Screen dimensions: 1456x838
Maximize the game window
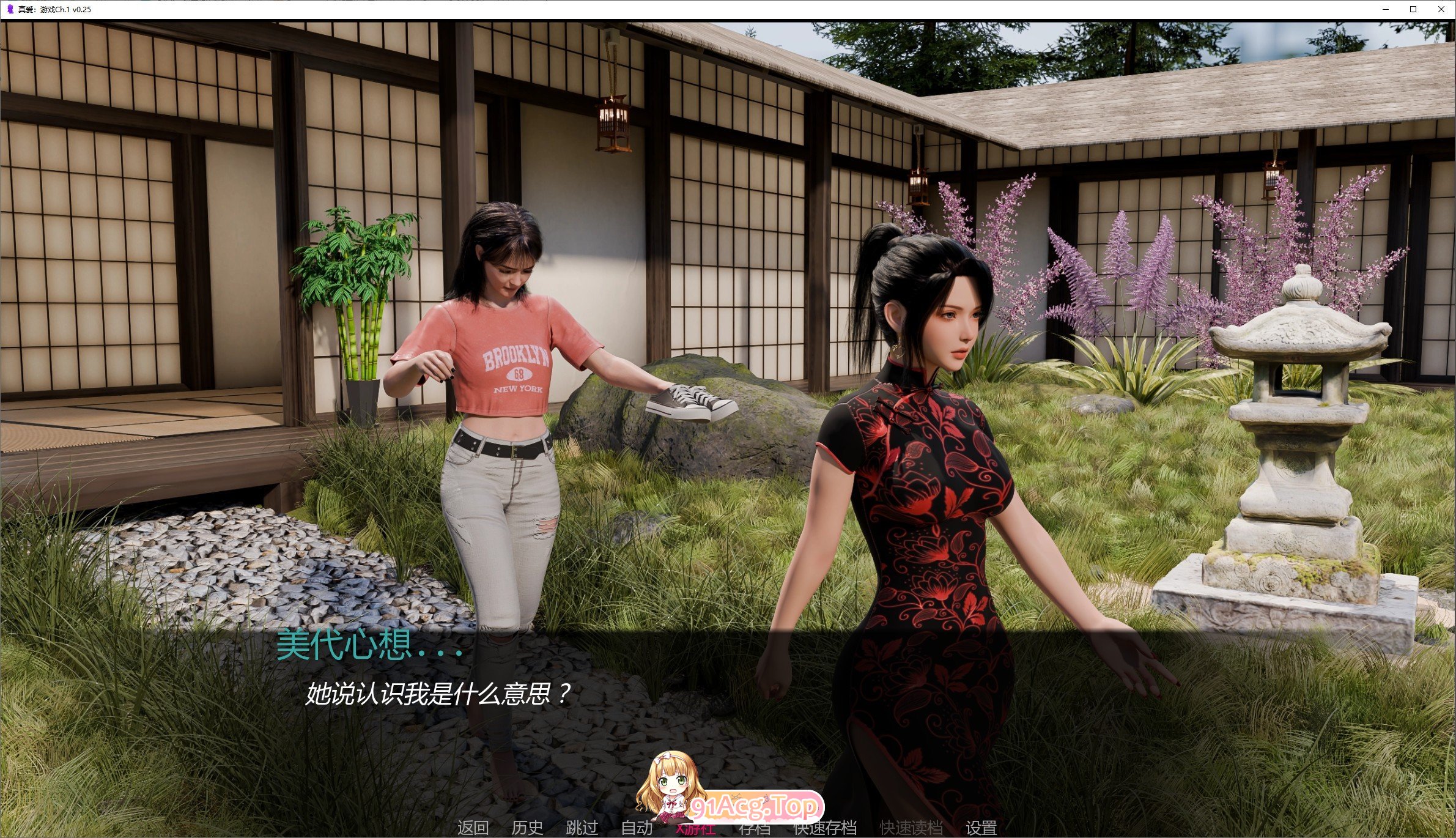(1413, 9)
